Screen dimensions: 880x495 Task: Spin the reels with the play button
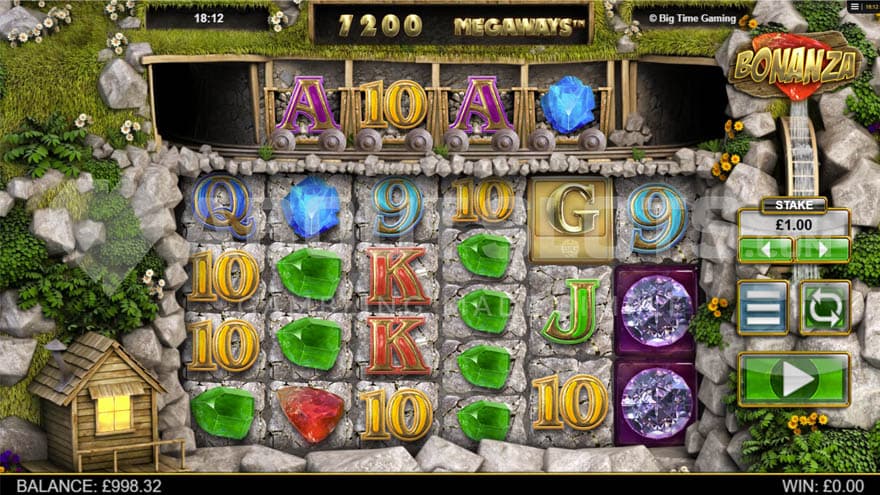coord(793,379)
